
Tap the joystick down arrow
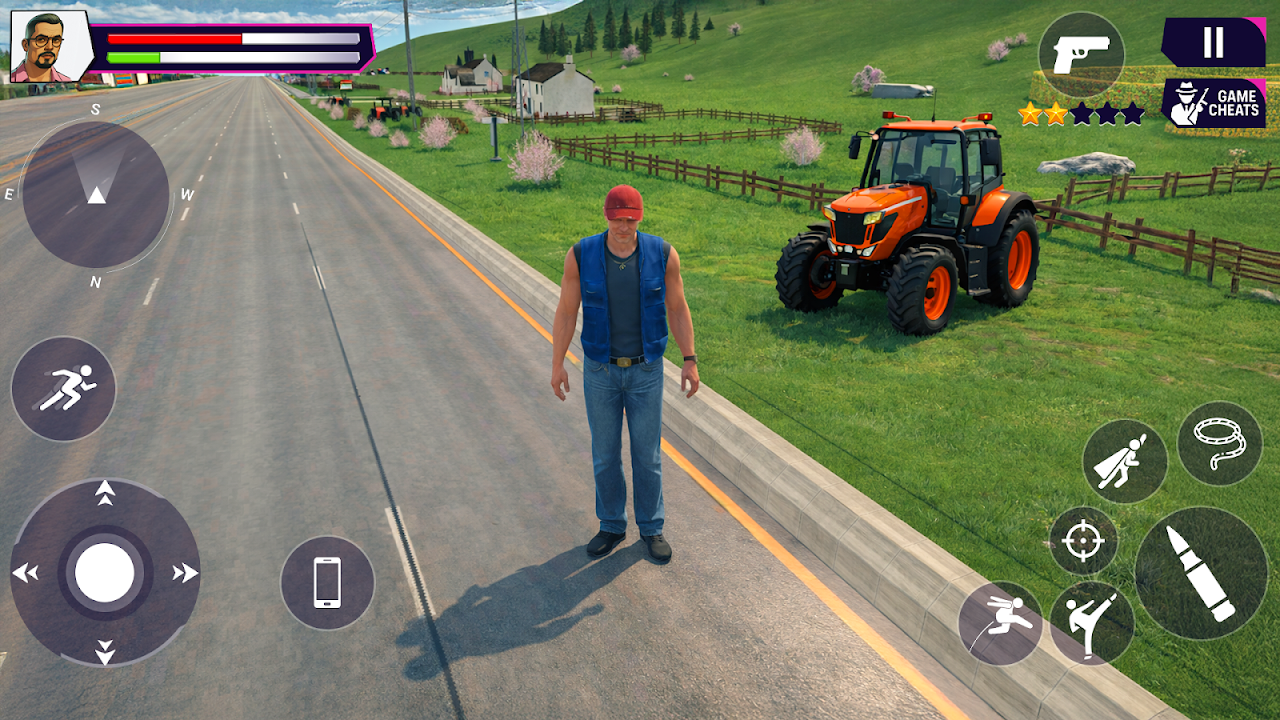105,654
